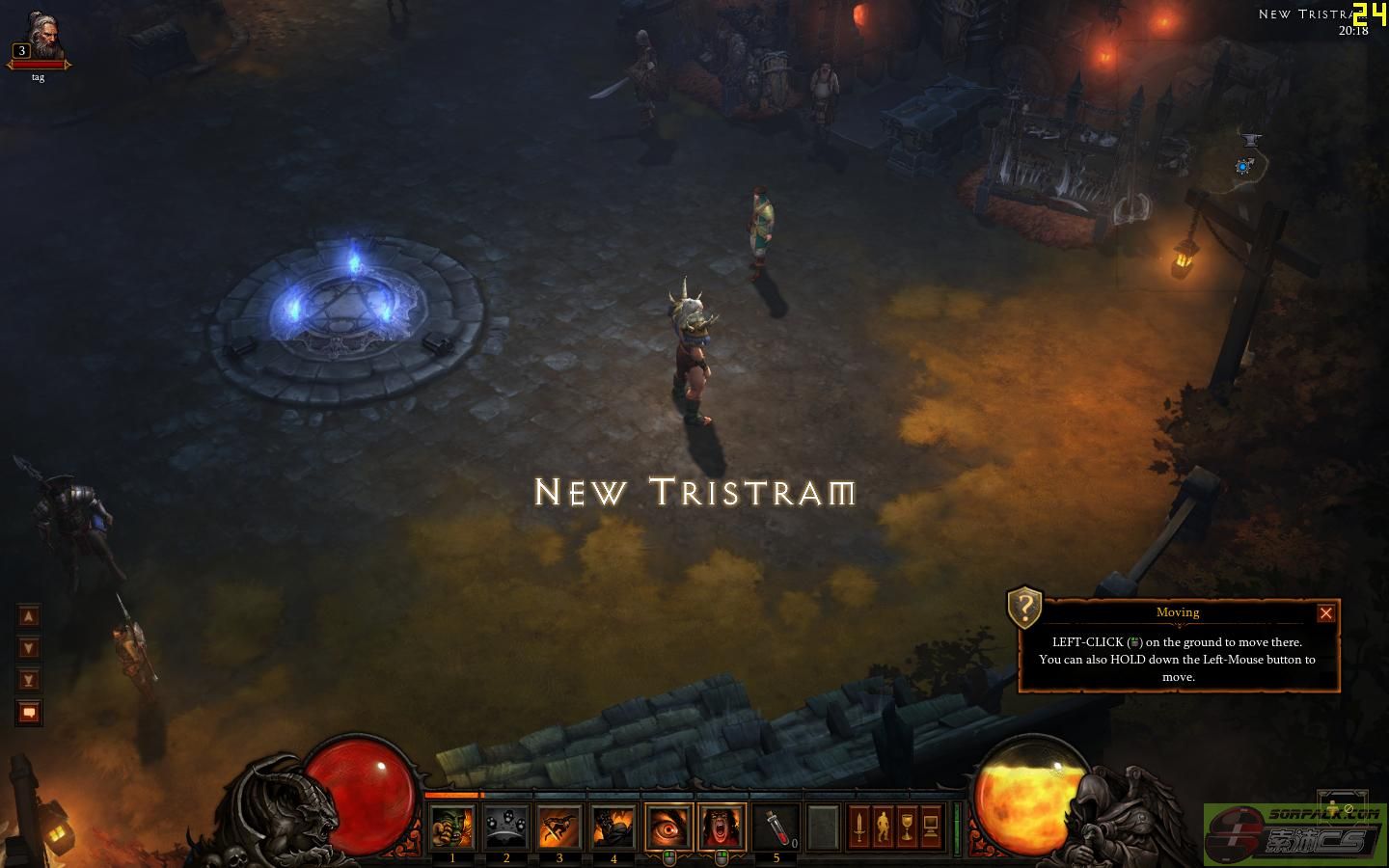Use the red health potion slot

pyautogui.click(x=776, y=827)
